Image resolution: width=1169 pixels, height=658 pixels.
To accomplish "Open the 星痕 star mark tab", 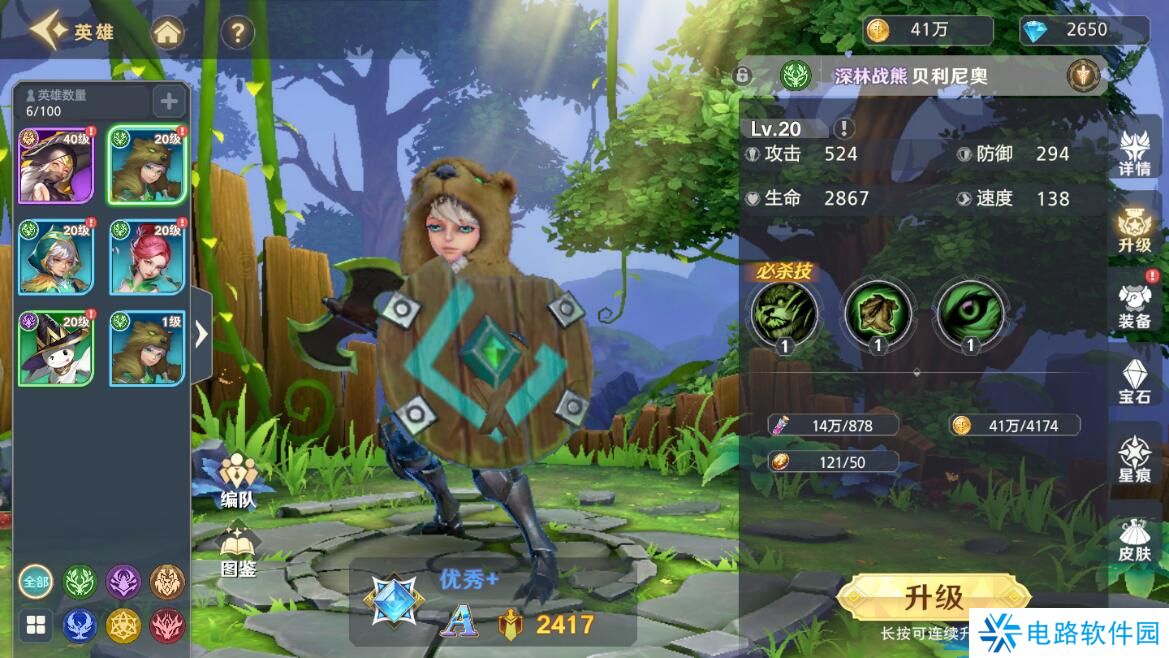I will [x=1135, y=460].
